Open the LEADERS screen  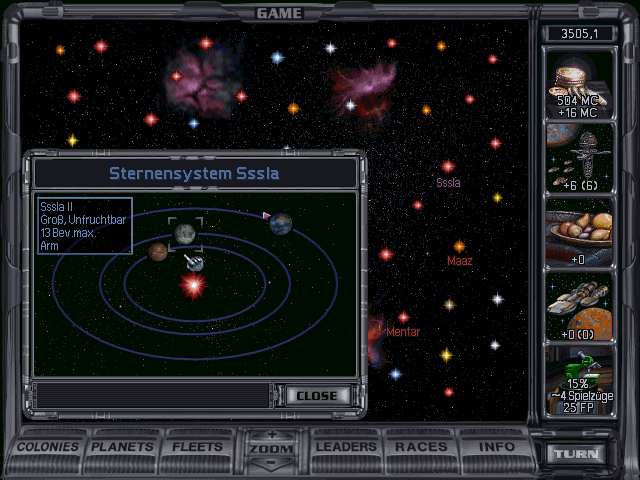pyautogui.click(x=345, y=446)
